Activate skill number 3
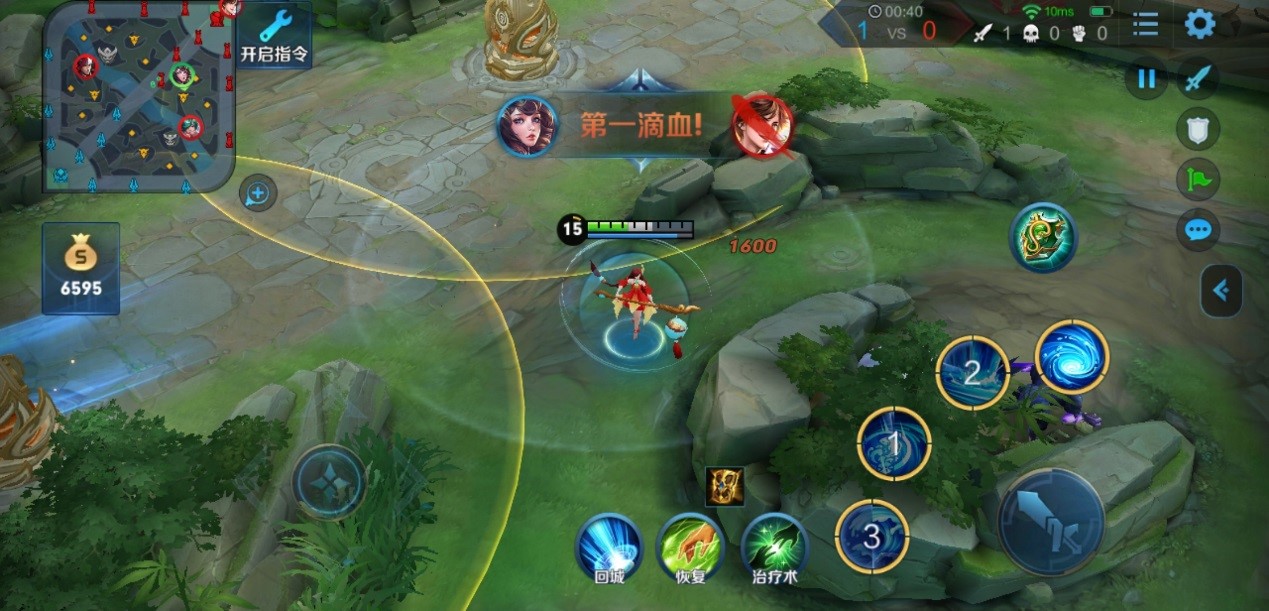 click(x=871, y=536)
